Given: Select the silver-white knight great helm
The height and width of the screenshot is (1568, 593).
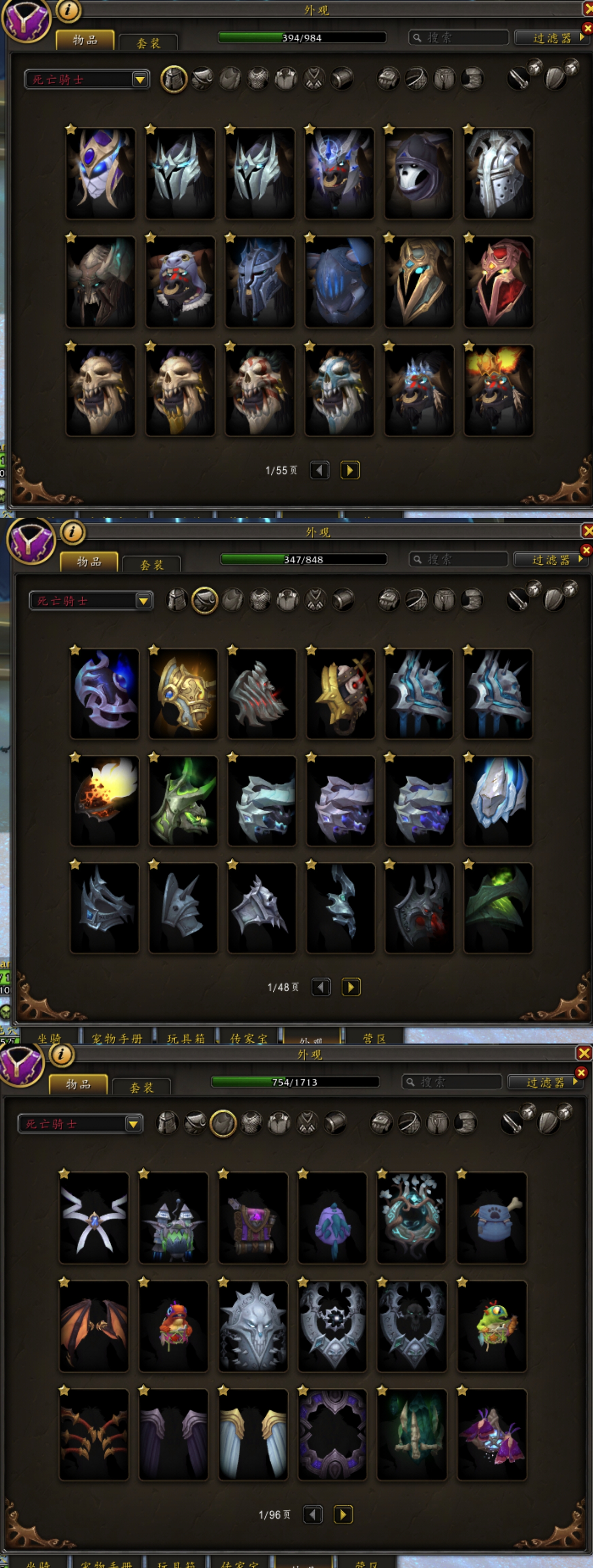Looking at the screenshot, I should click(498, 174).
